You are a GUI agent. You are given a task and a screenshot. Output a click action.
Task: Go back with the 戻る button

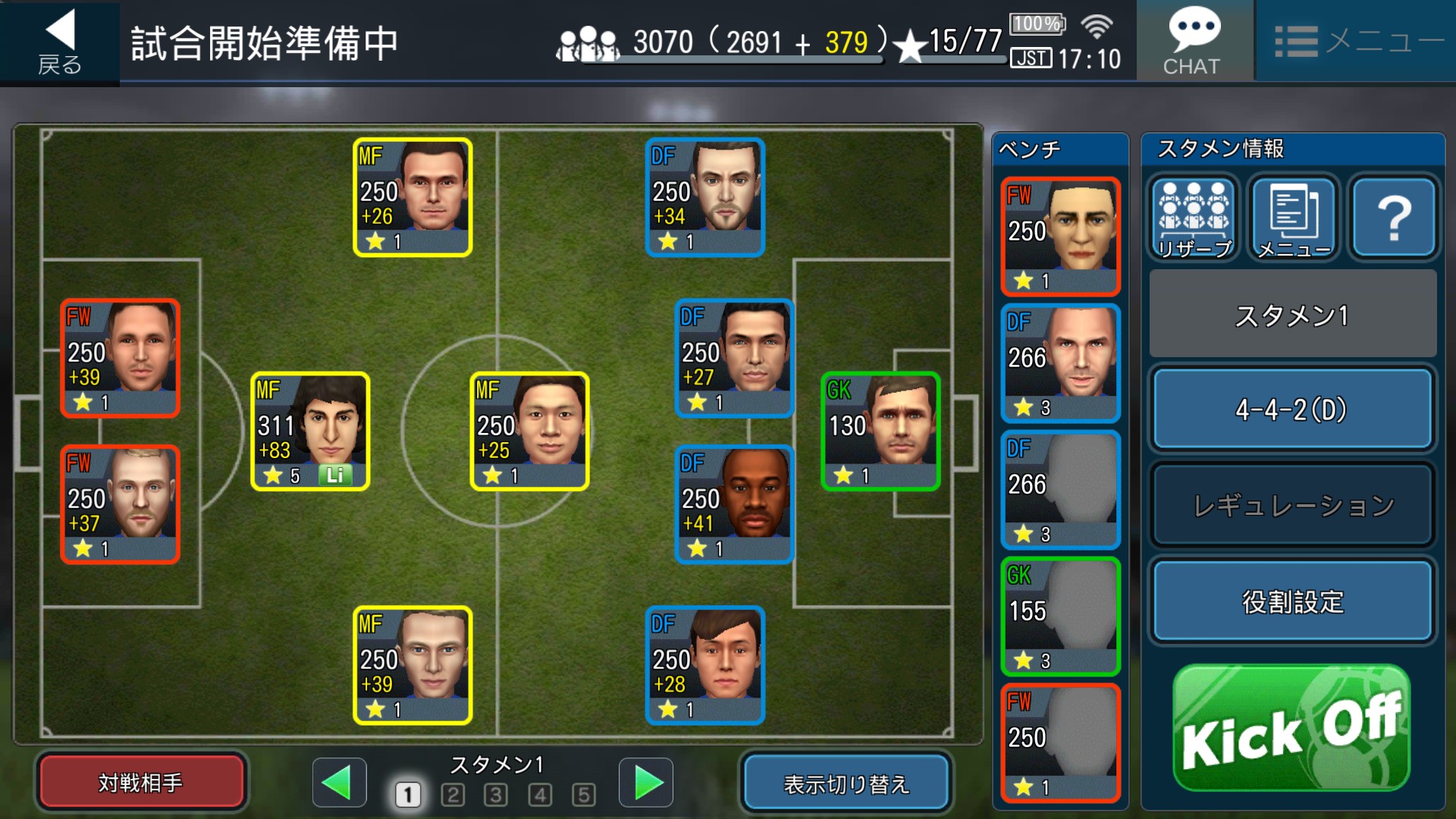pyautogui.click(x=59, y=42)
